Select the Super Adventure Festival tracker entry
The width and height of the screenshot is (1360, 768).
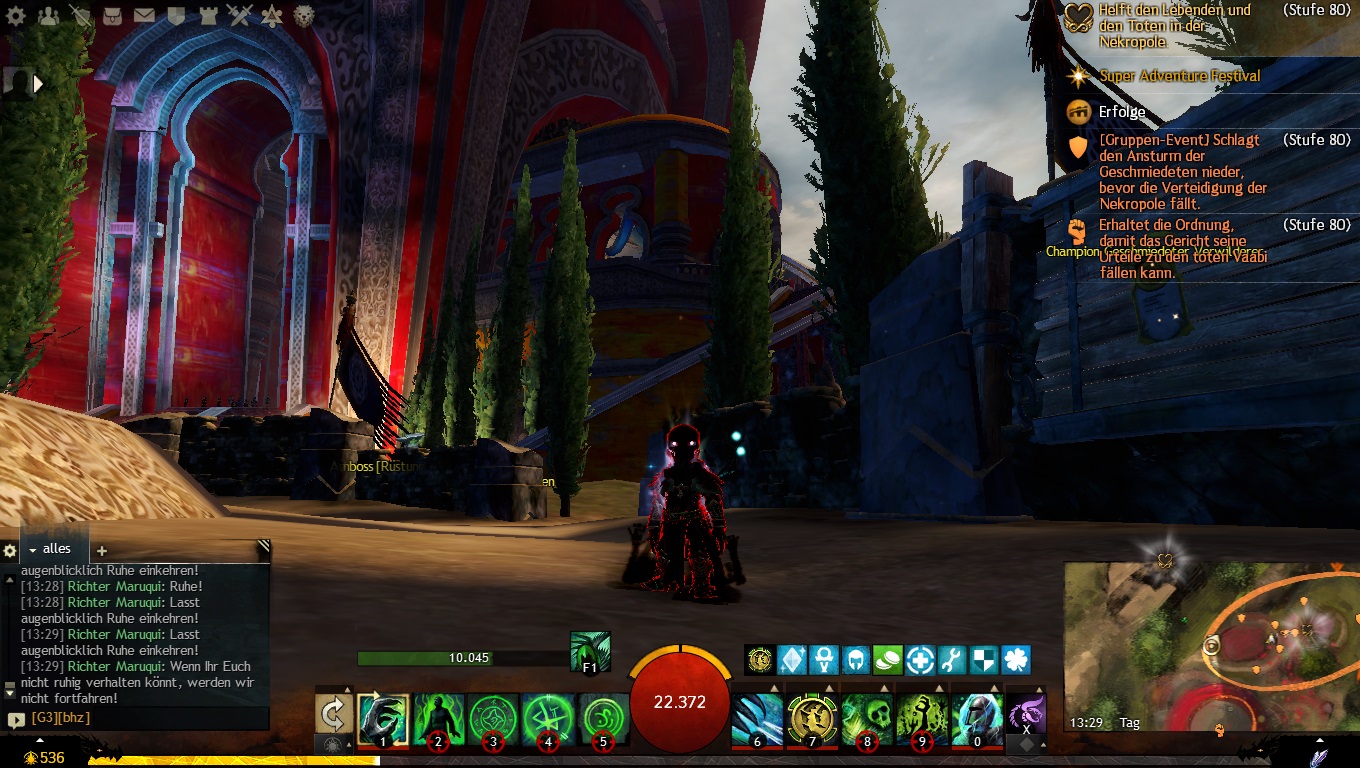point(1179,76)
